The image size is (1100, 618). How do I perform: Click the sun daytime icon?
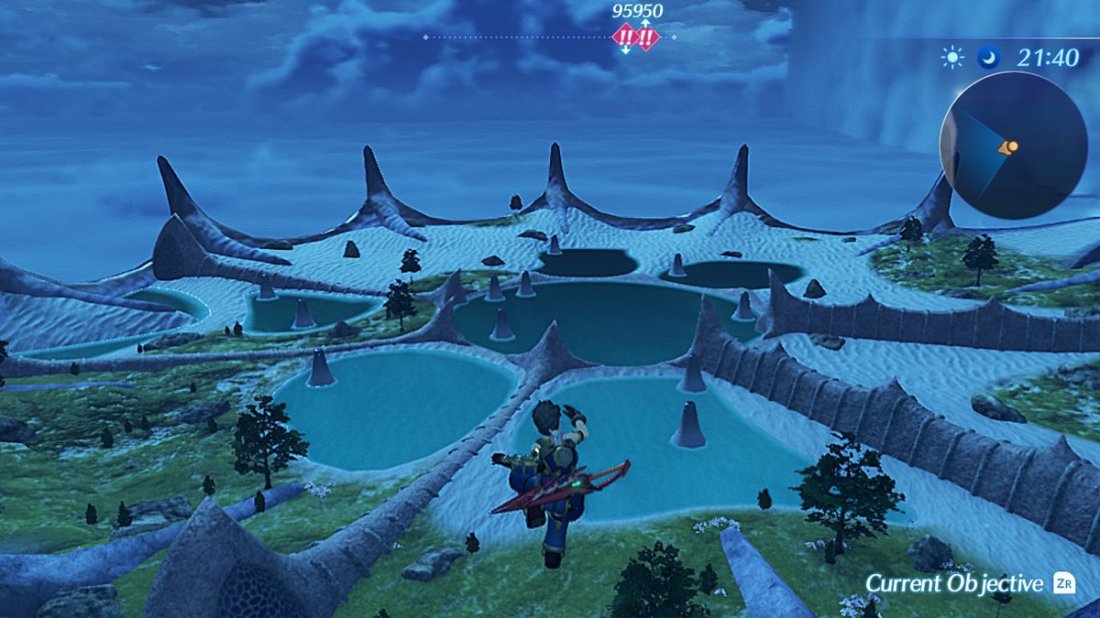[952, 58]
